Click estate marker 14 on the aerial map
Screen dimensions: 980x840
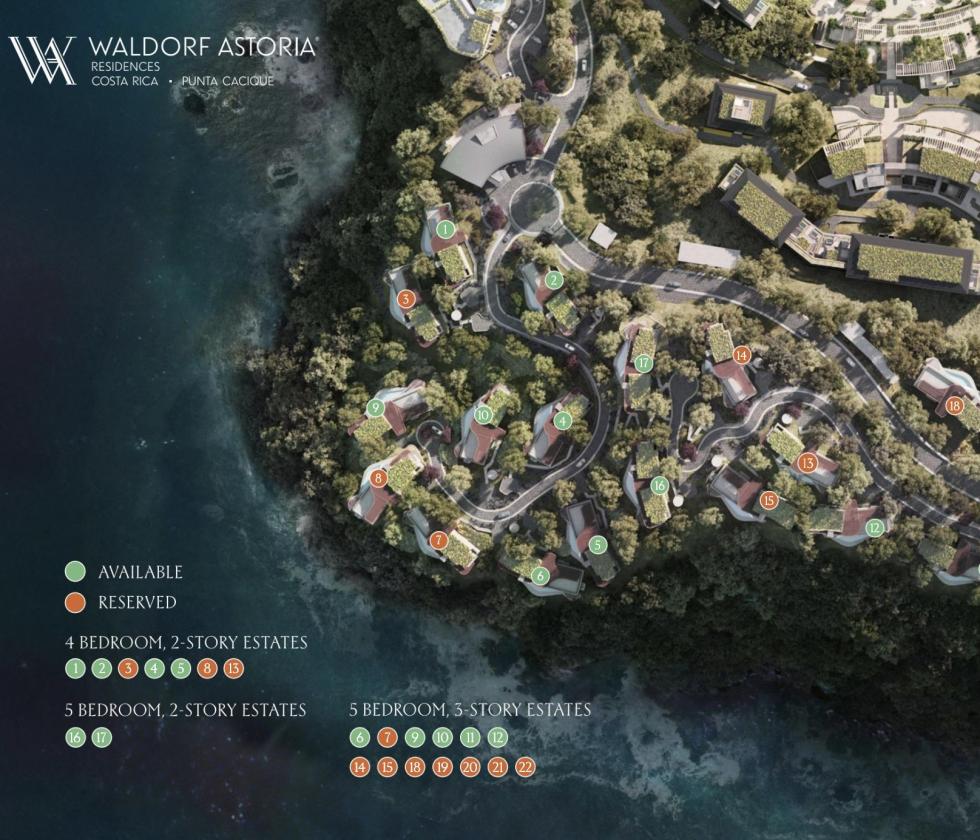coord(741,354)
